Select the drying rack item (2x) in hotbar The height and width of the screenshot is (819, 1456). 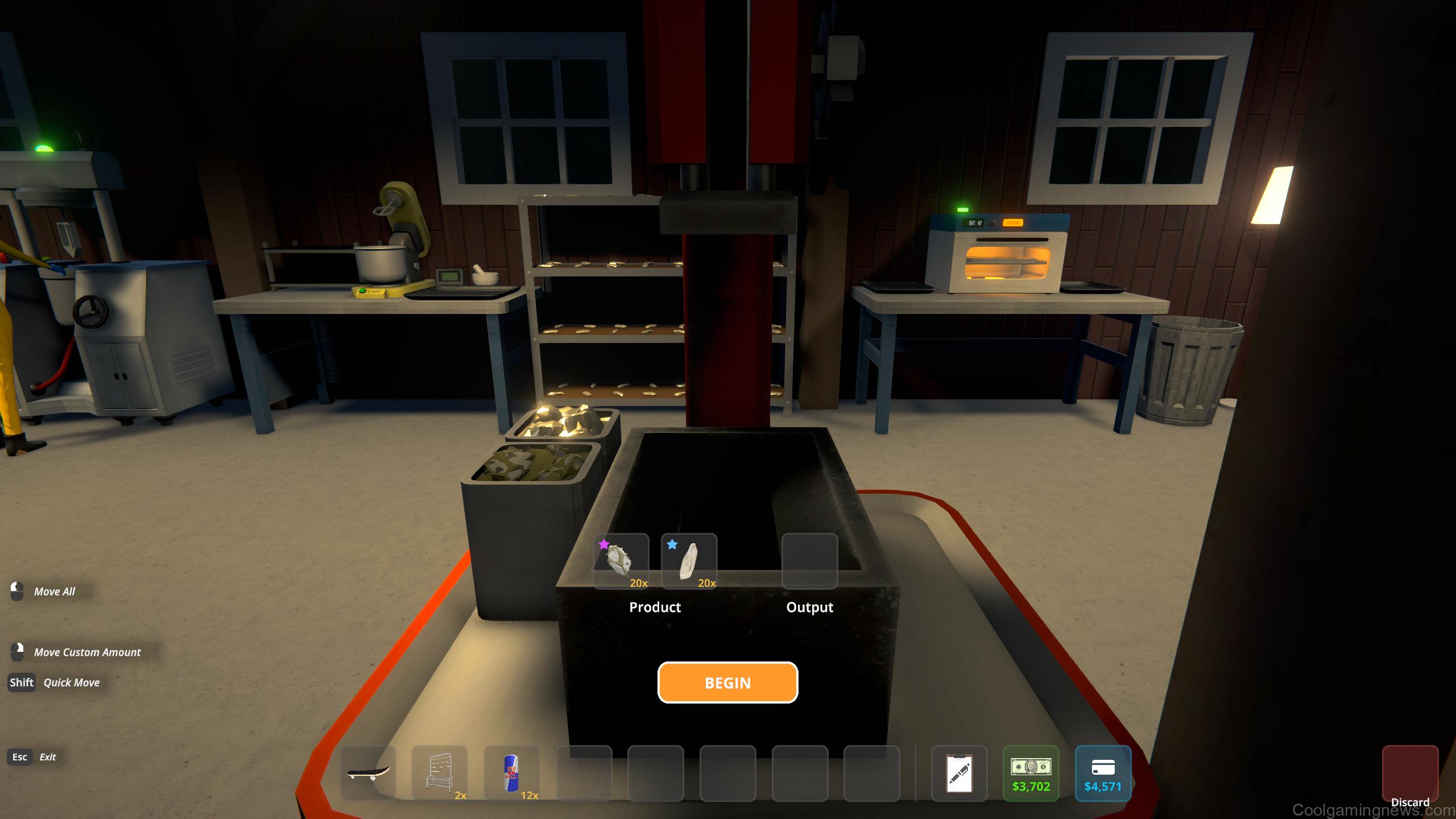(x=441, y=774)
